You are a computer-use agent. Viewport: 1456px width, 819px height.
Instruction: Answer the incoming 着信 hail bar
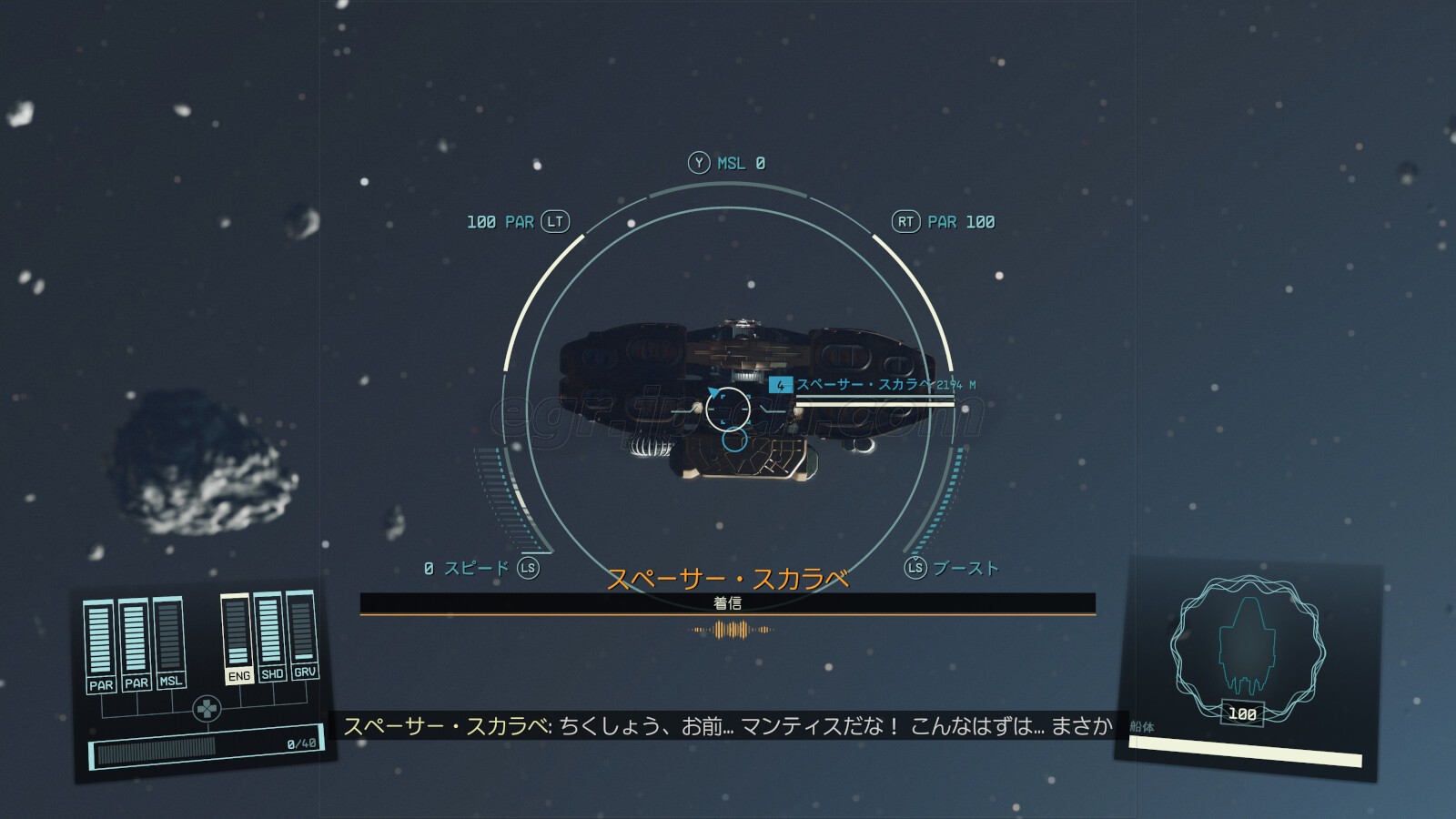pos(727,603)
